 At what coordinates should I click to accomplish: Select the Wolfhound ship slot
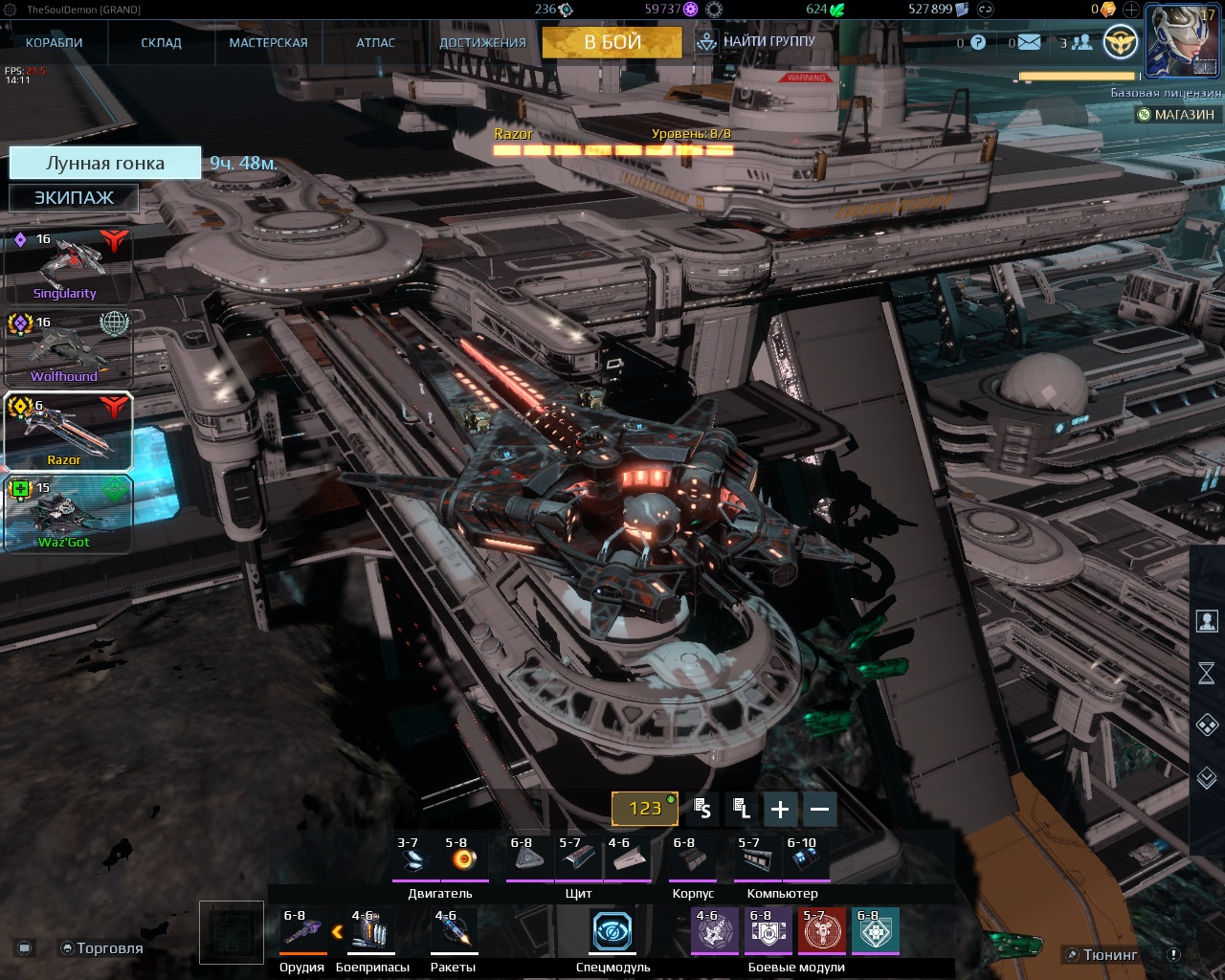67,349
